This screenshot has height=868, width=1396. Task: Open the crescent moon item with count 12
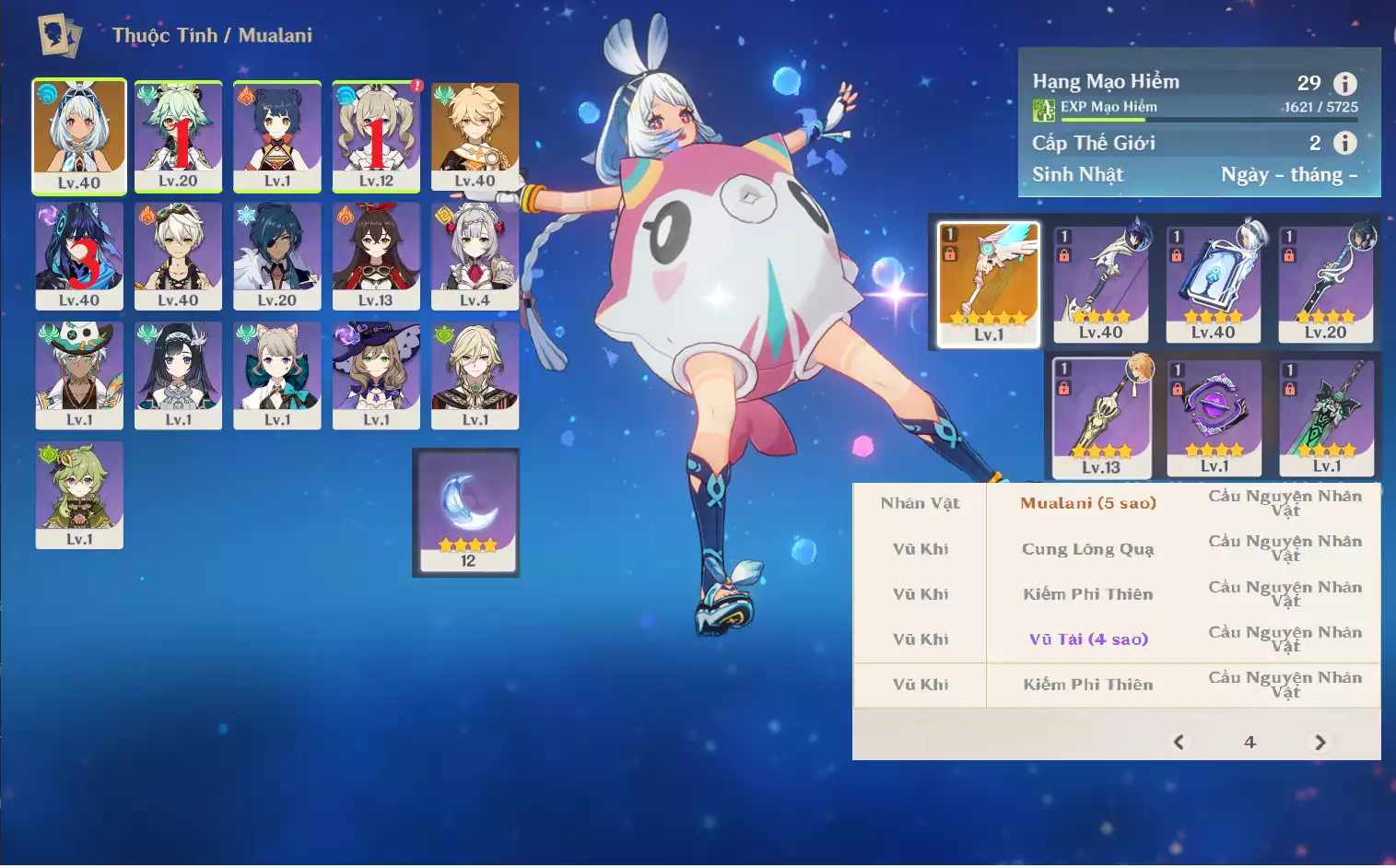[x=467, y=511]
